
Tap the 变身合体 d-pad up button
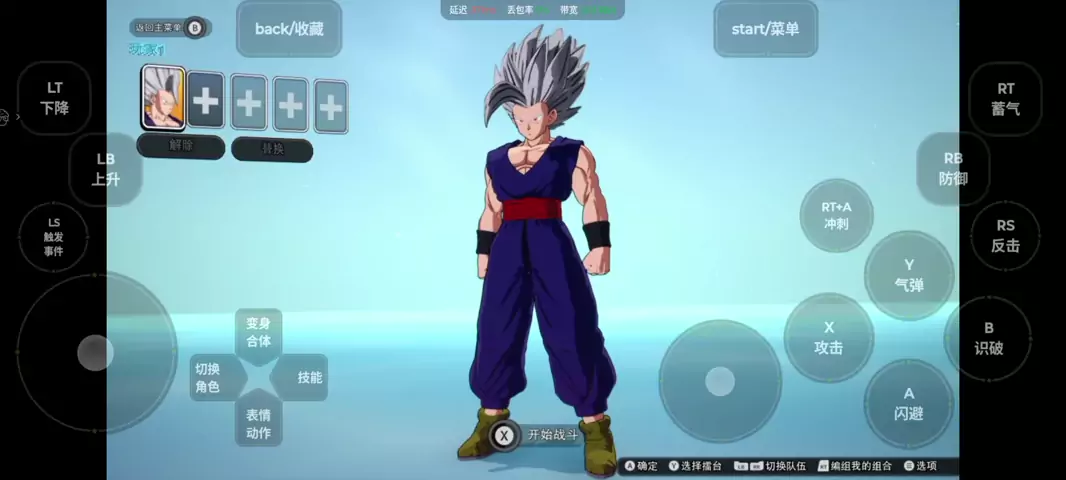(x=258, y=332)
